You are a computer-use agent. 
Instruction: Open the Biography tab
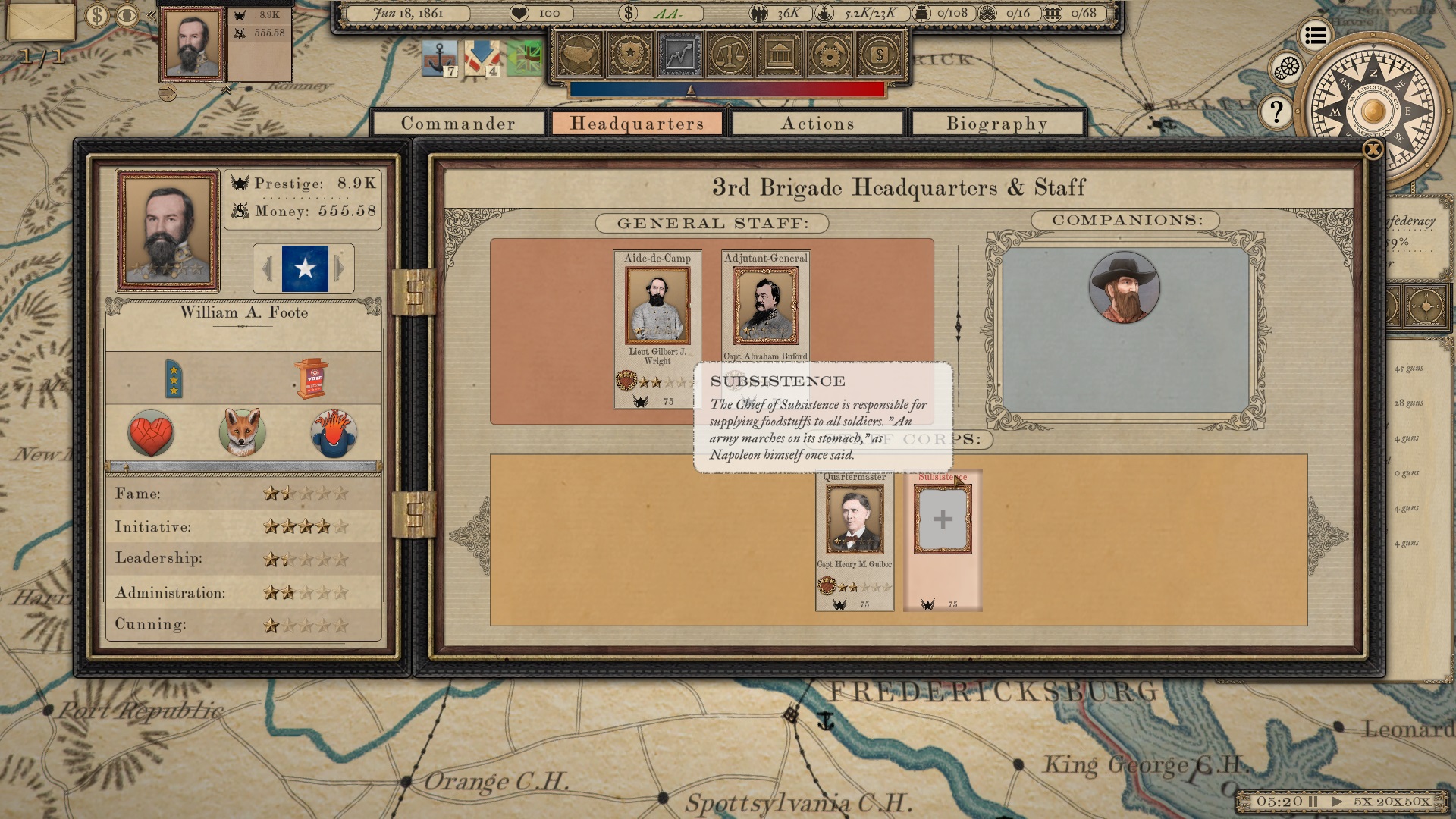(x=995, y=123)
